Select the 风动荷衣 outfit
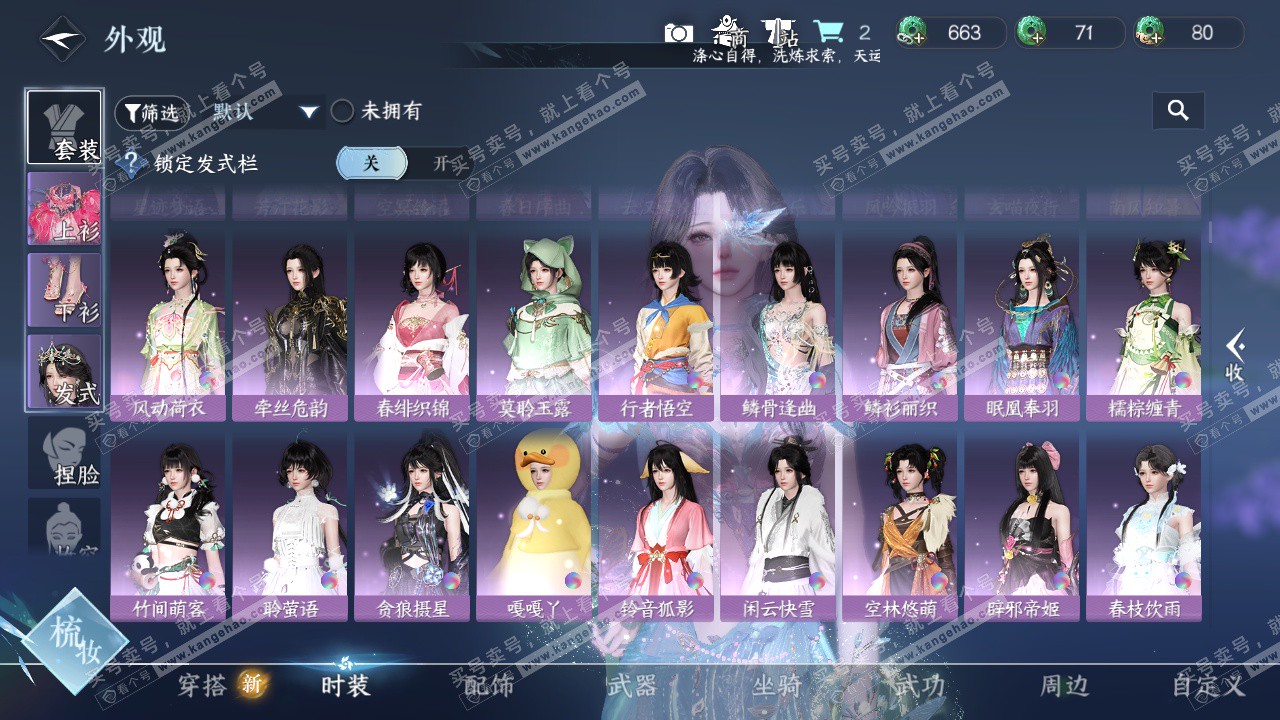The height and width of the screenshot is (720, 1280). point(168,326)
